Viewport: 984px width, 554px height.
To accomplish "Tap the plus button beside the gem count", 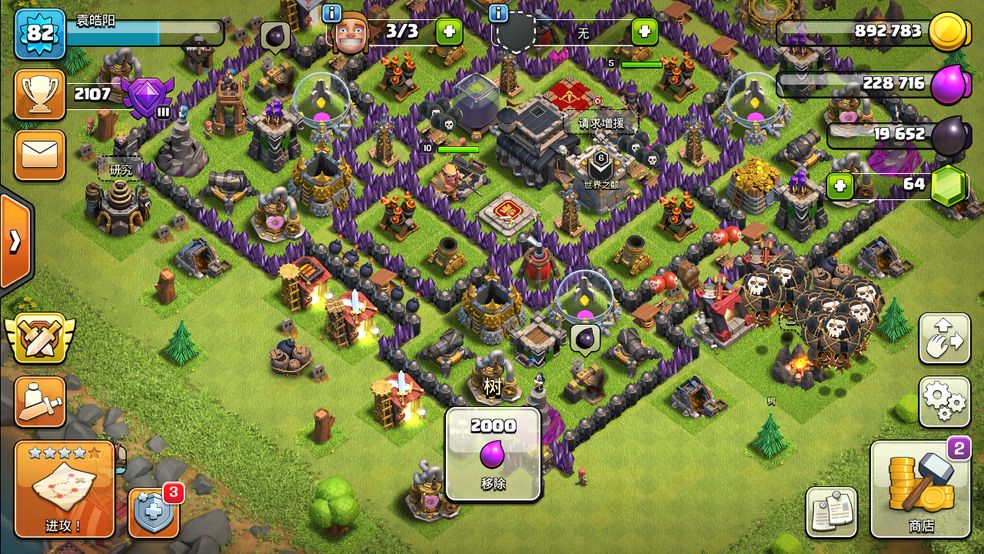I will pos(841,185).
